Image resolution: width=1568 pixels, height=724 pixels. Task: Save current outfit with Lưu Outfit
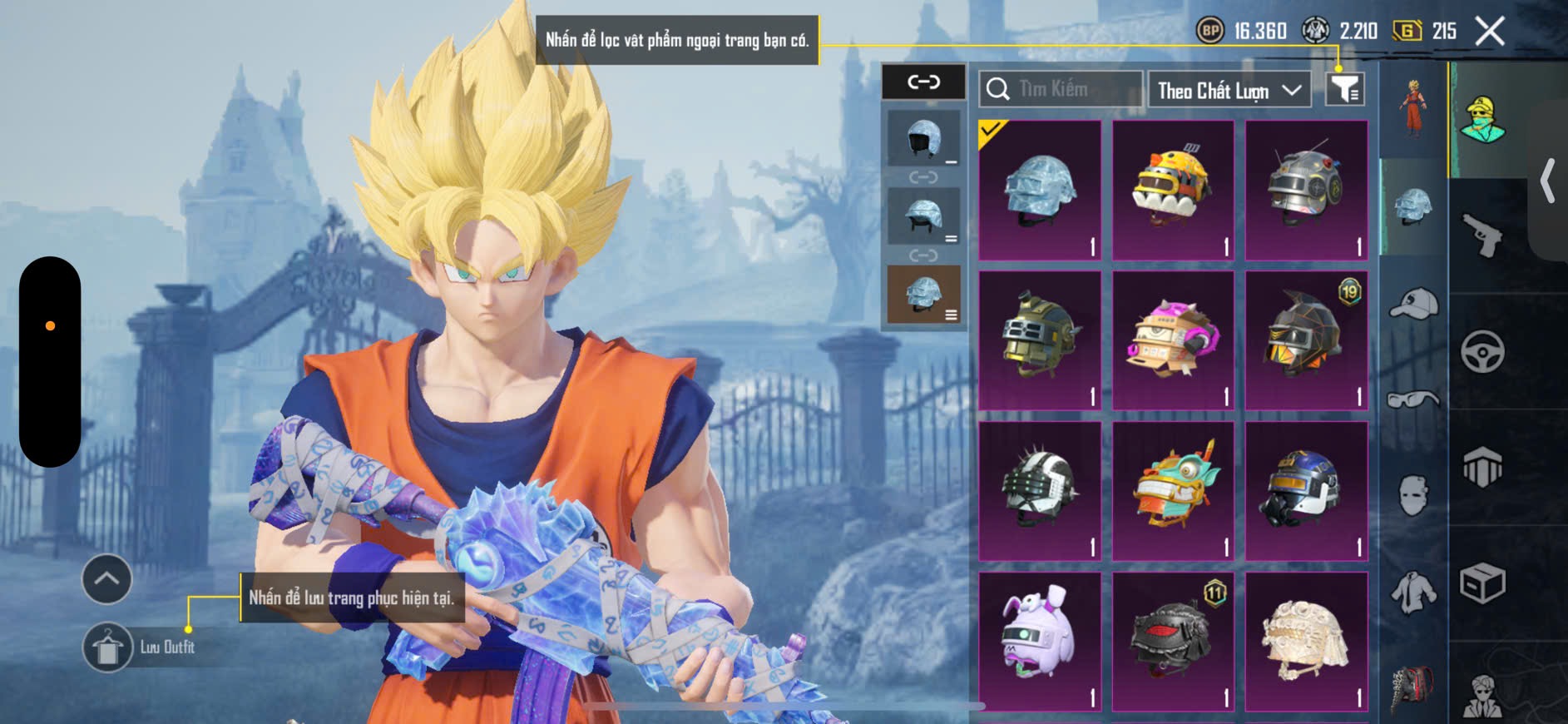click(x=108, y=647)
